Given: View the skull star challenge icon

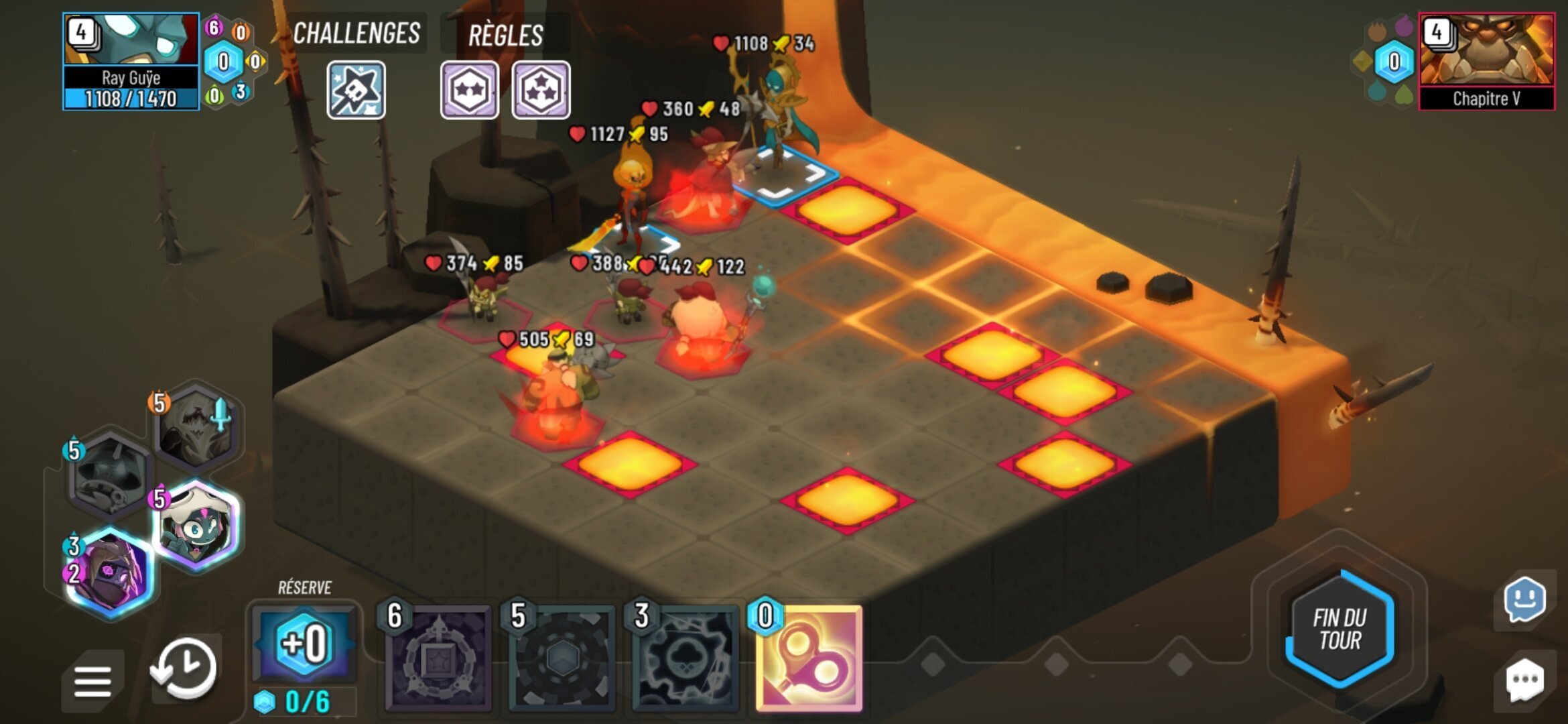Looking at the screenshot, I should coord(356,90).
